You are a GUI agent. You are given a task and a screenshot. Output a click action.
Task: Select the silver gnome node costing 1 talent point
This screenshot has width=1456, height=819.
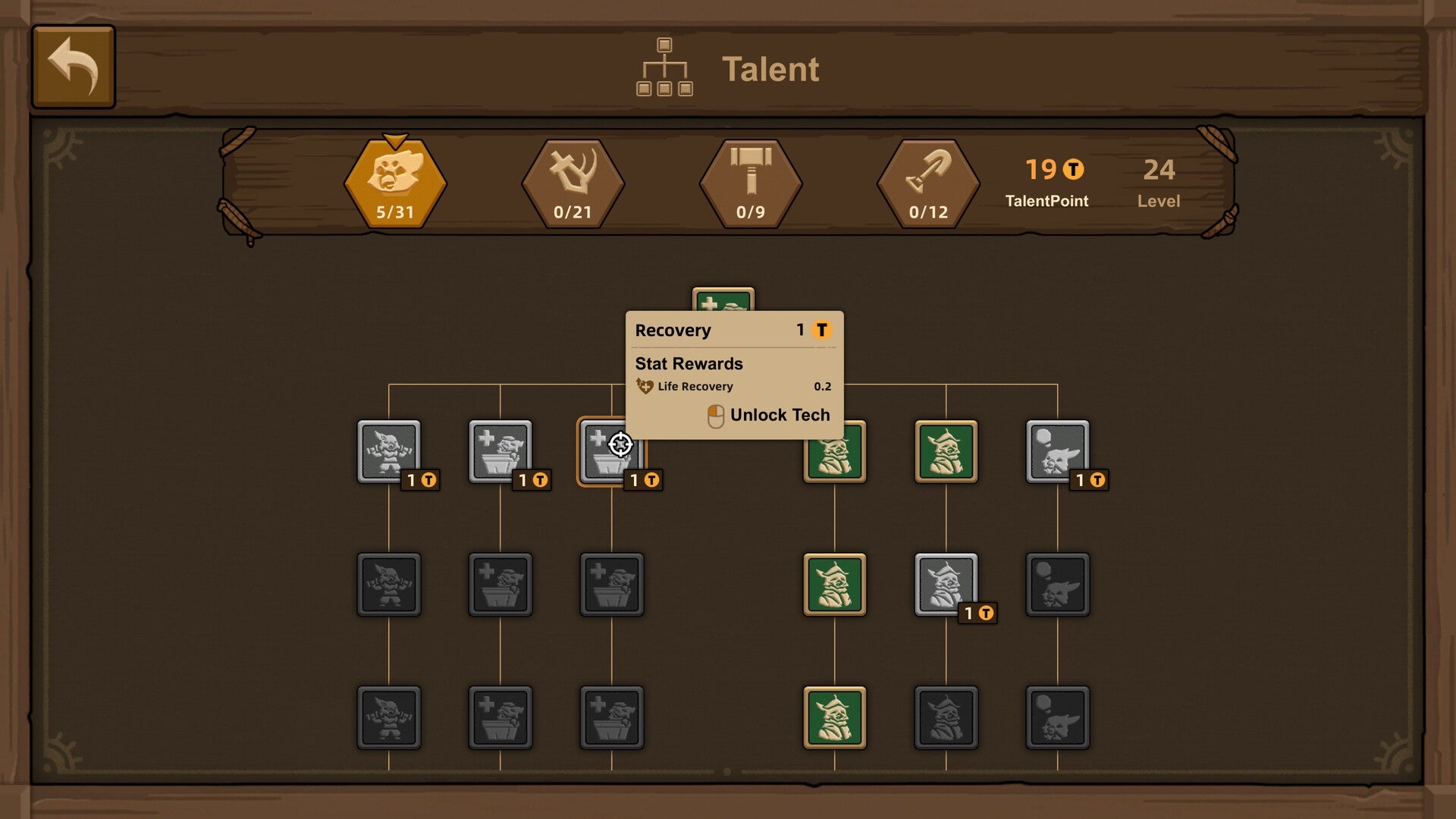946,582
